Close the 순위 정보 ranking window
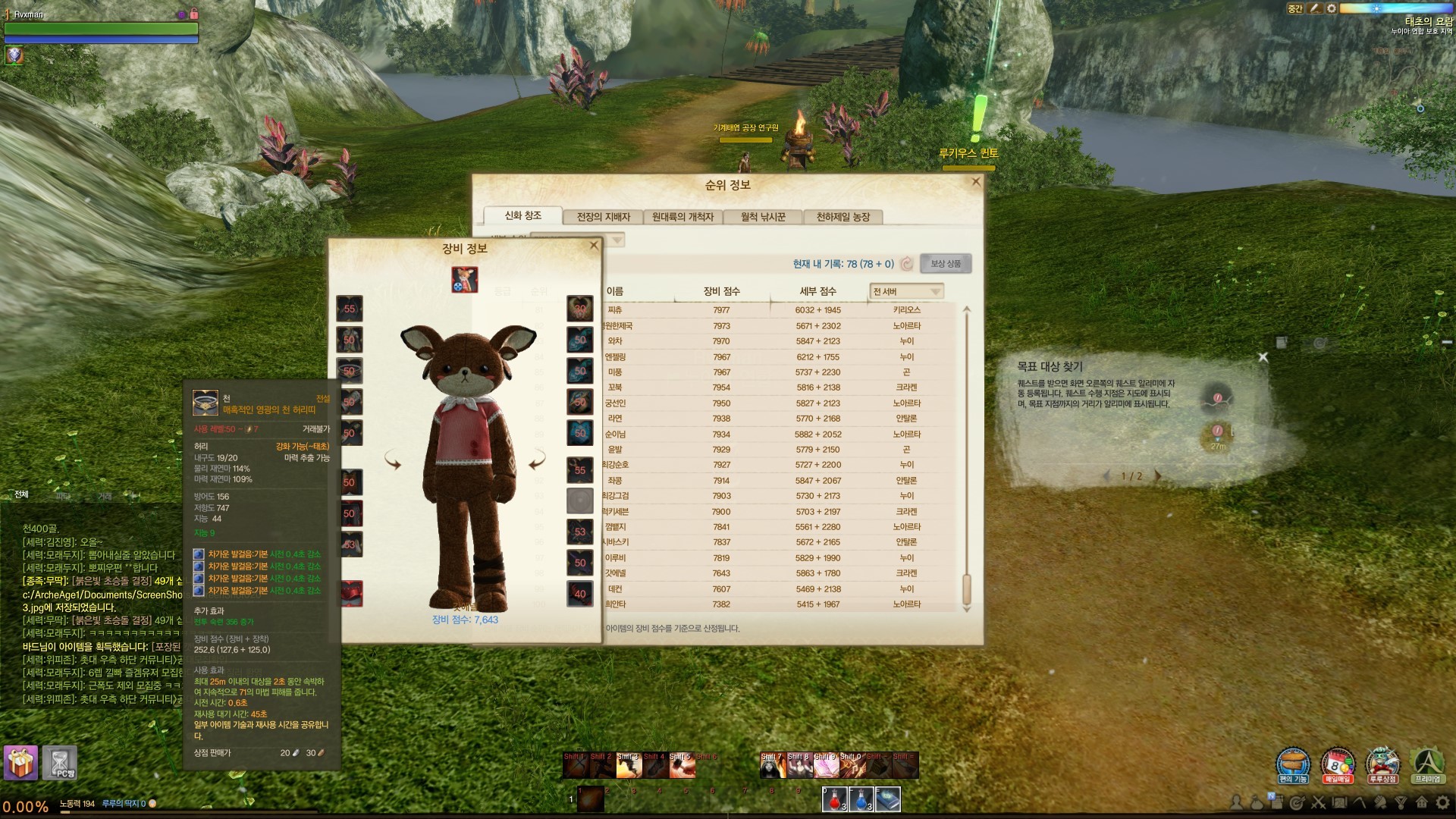 point(976,182)
